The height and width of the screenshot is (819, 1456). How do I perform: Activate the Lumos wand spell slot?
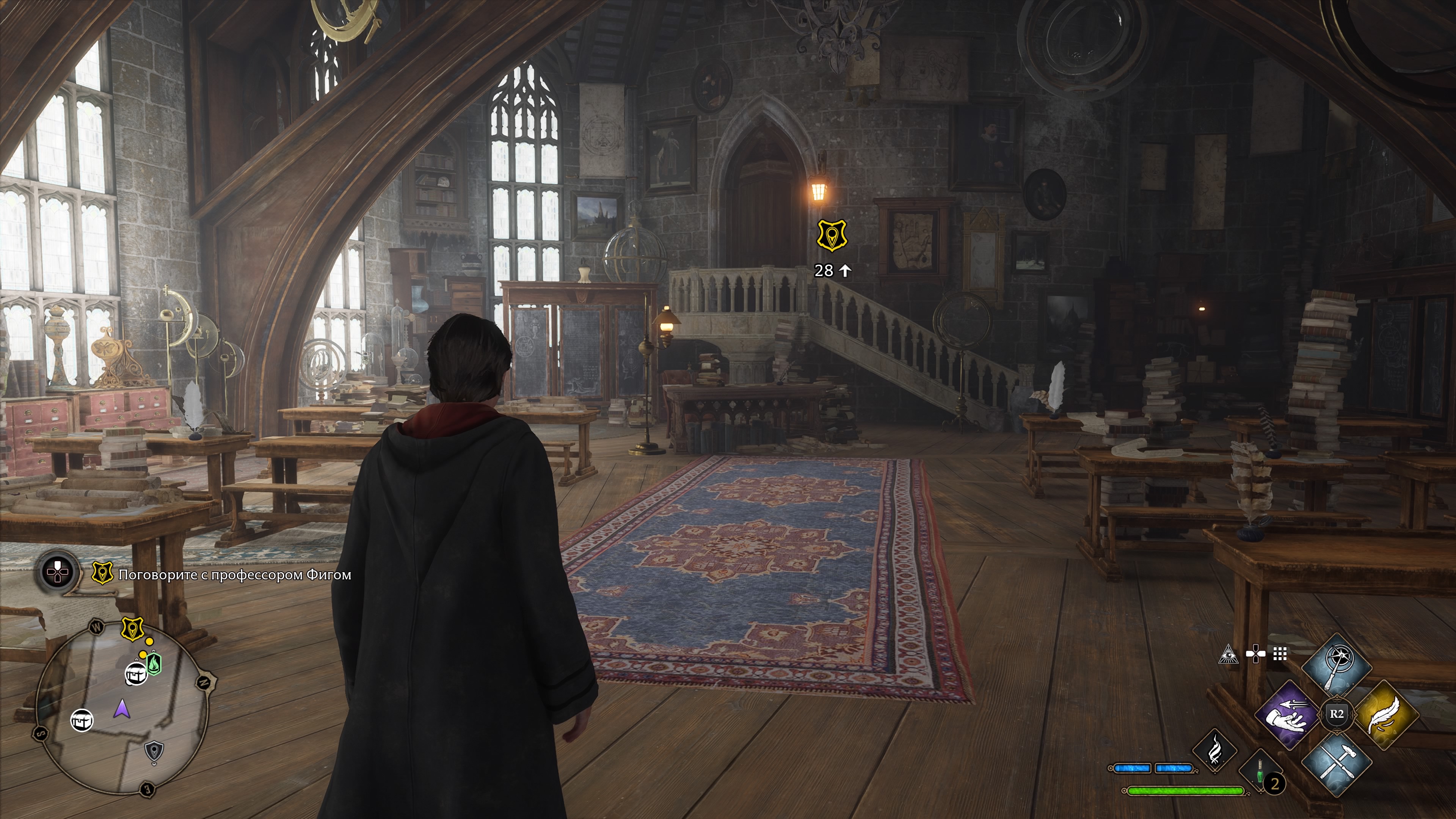[x=1337, y=667]
